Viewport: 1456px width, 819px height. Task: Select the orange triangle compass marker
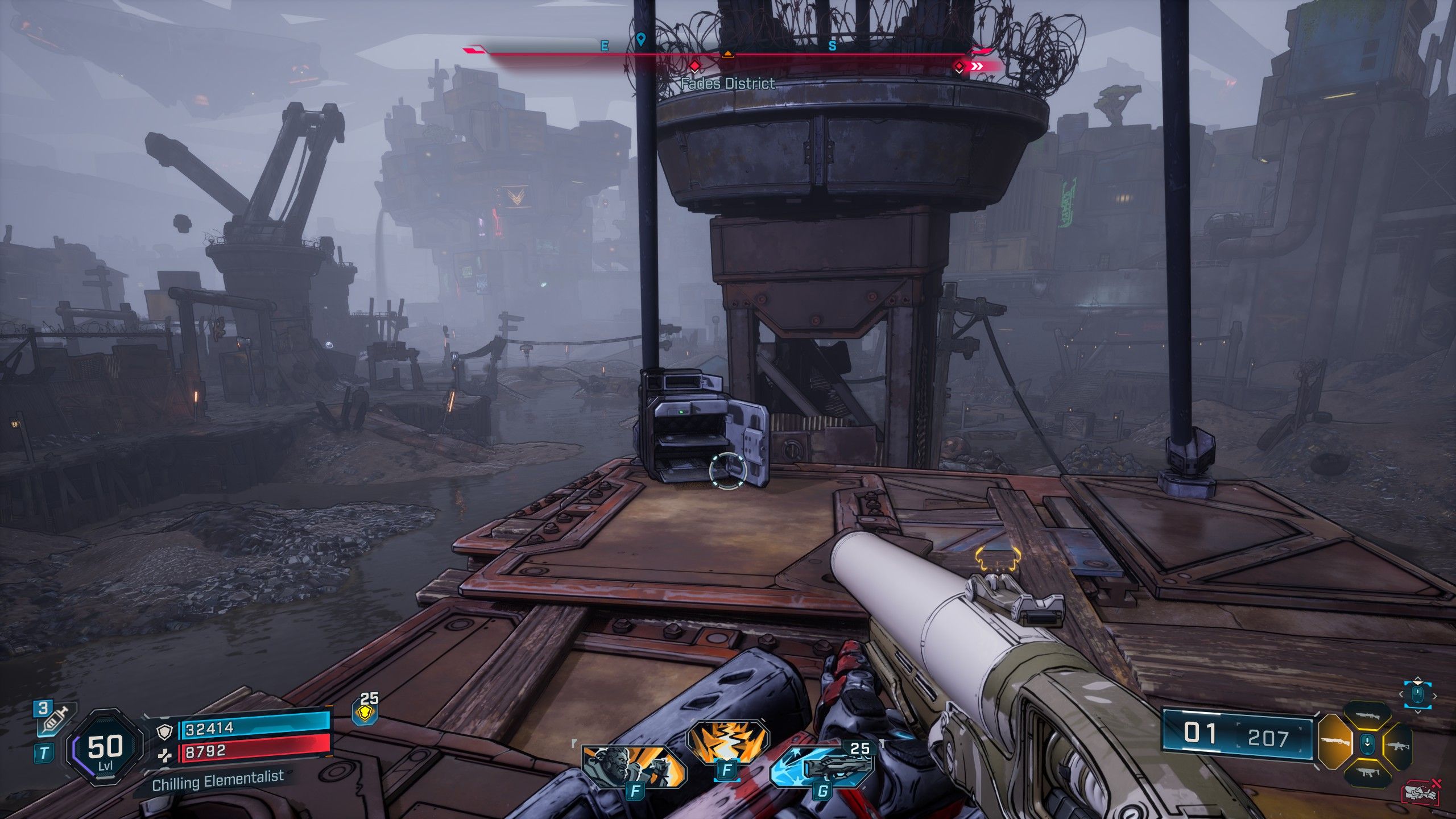coord(727,55)
